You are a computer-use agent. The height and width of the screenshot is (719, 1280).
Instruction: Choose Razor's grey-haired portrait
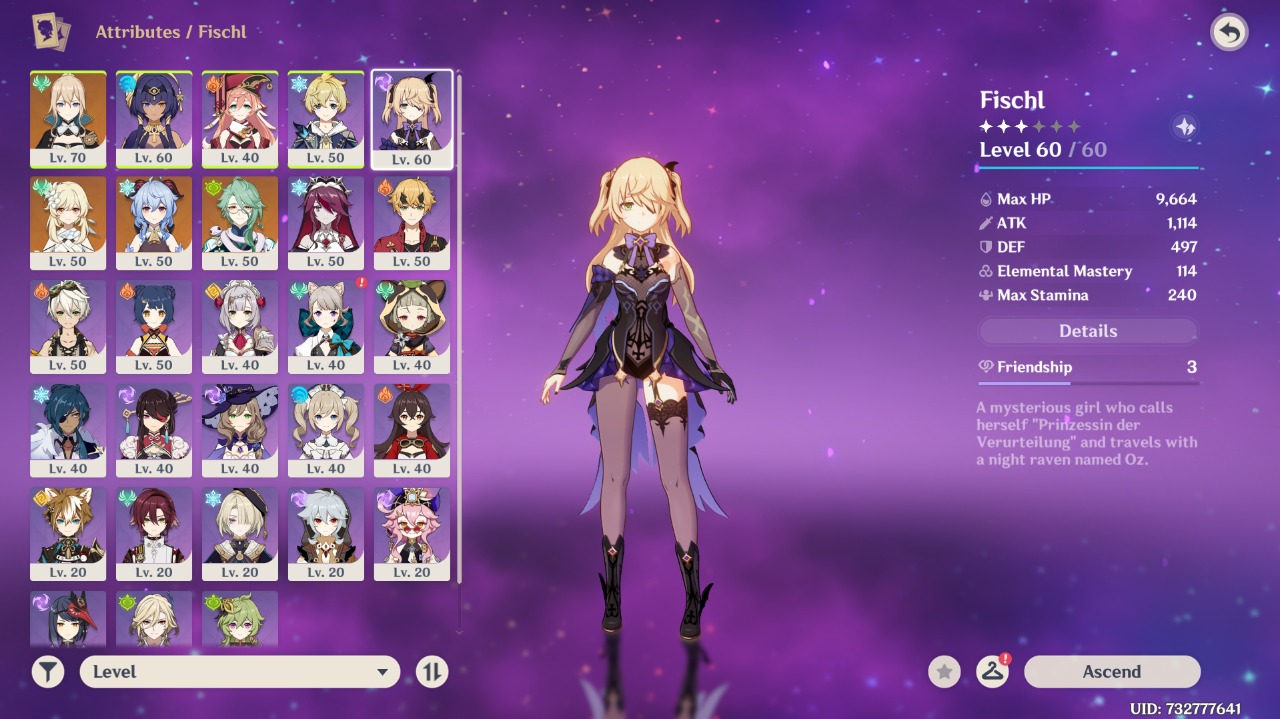tap(326, 535)
